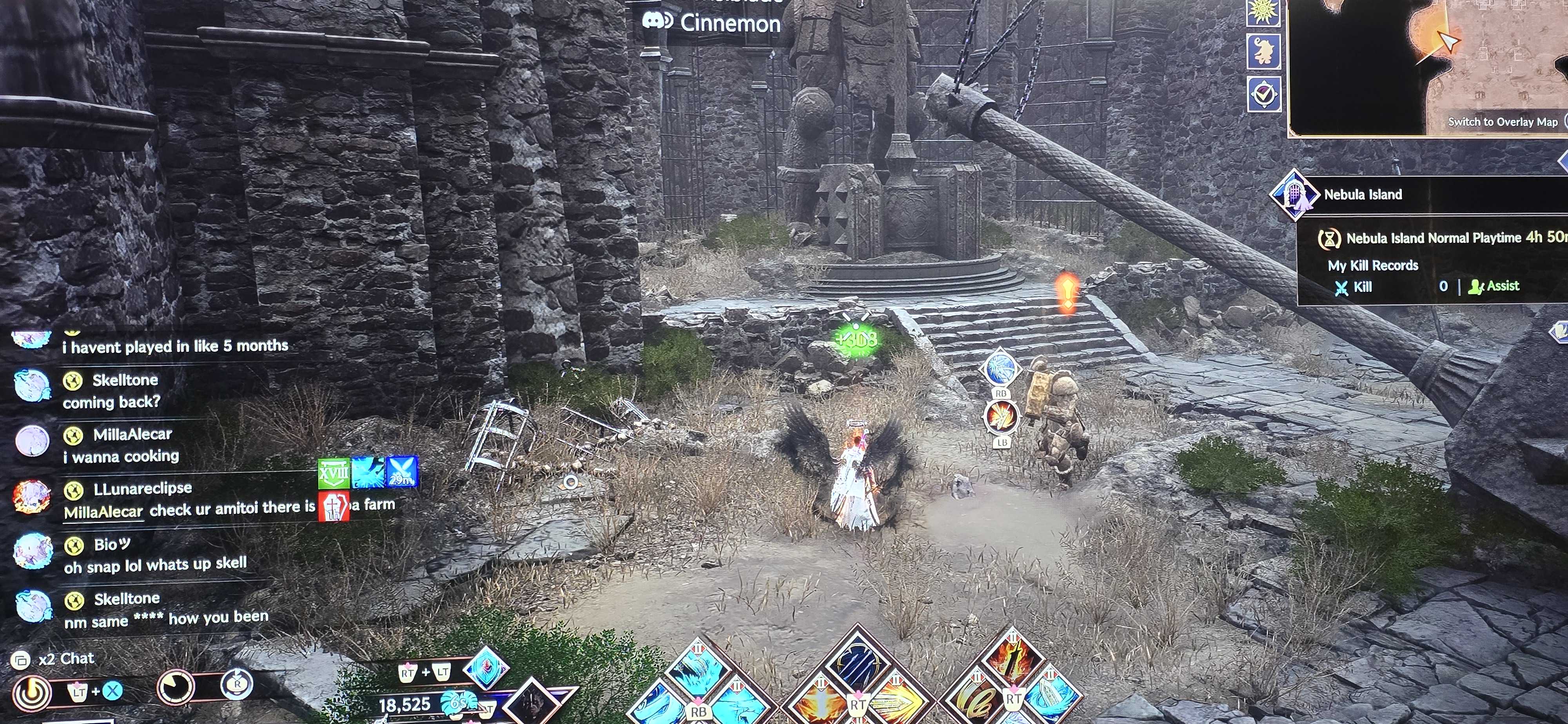
Task: Select the green XVIII buff icon
Action: pyautogui.click(x=334, y=474)
